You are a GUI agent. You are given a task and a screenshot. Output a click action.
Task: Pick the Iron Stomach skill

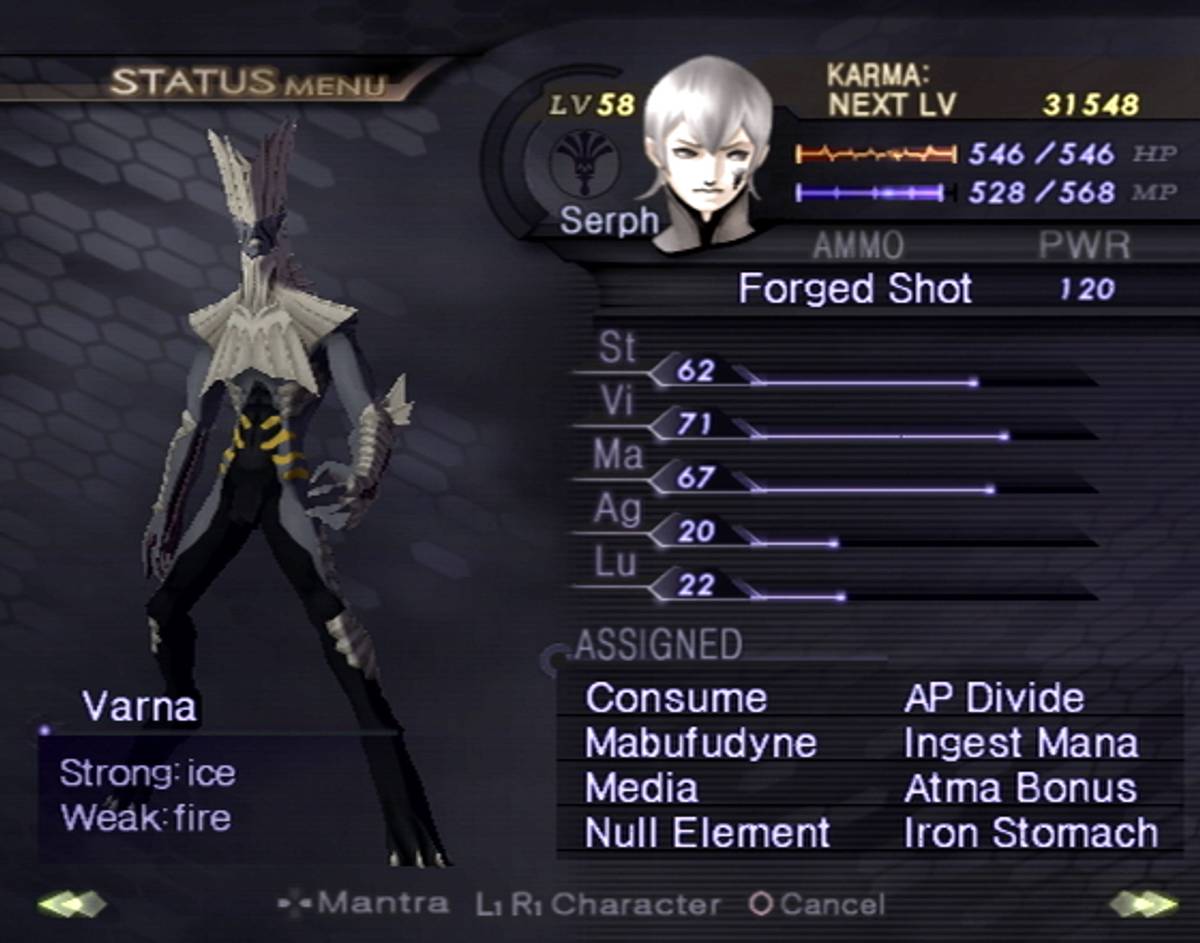coord(1030,833)
